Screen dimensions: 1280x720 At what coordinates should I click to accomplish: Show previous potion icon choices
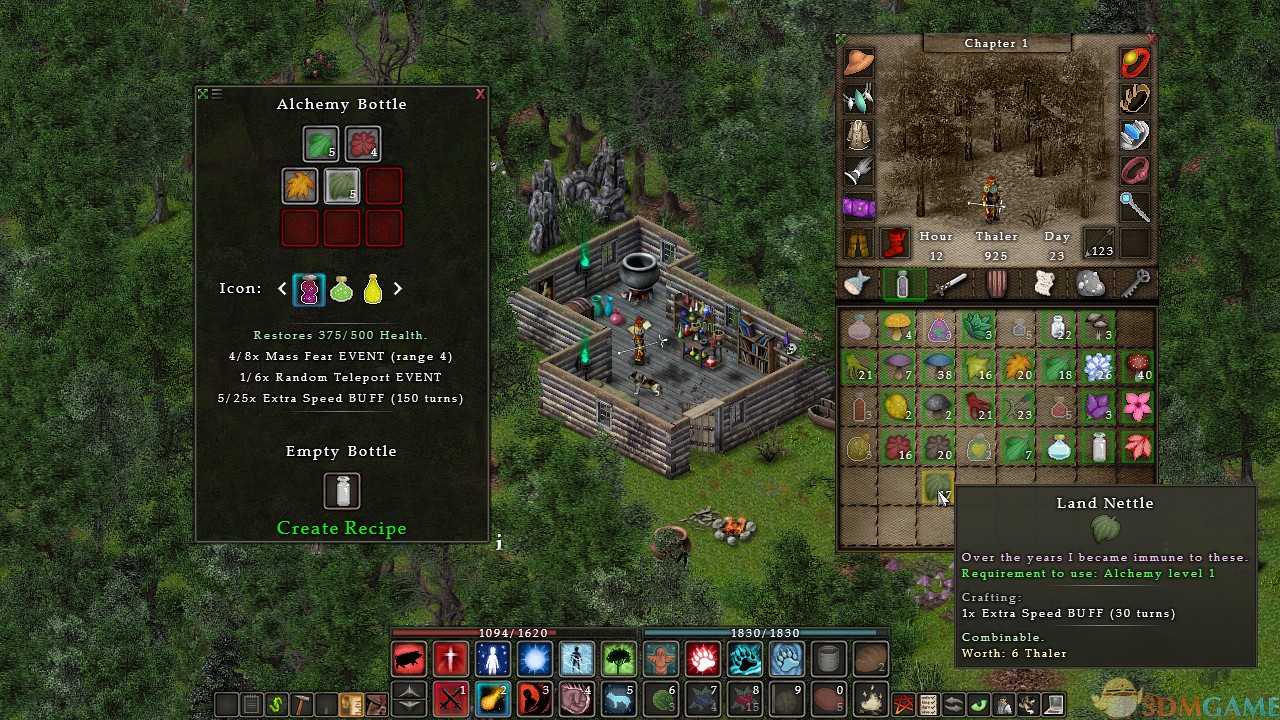pos(282,289)
